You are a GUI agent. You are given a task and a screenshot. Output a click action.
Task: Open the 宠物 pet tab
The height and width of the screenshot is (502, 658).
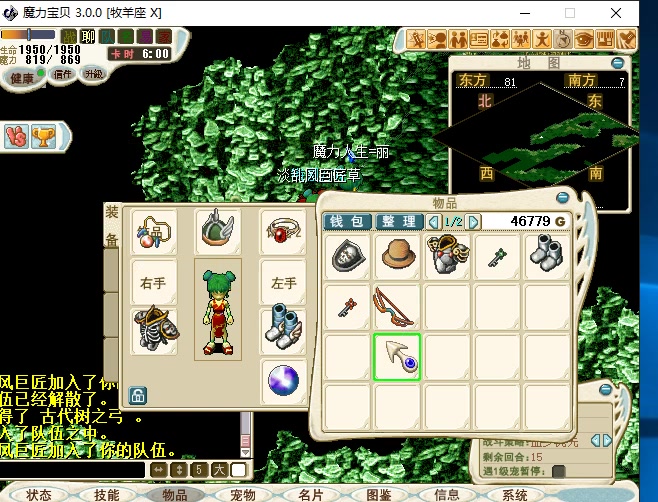point(243,494)
